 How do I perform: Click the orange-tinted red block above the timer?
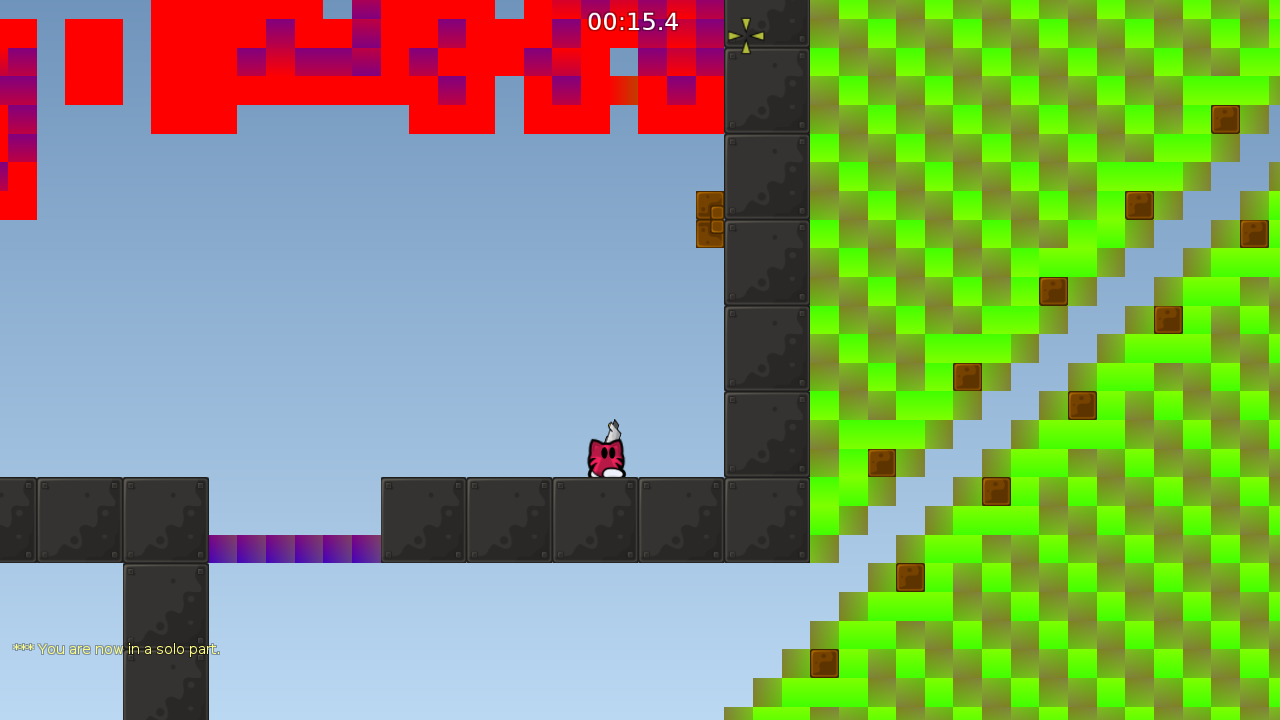coord(624,89)
